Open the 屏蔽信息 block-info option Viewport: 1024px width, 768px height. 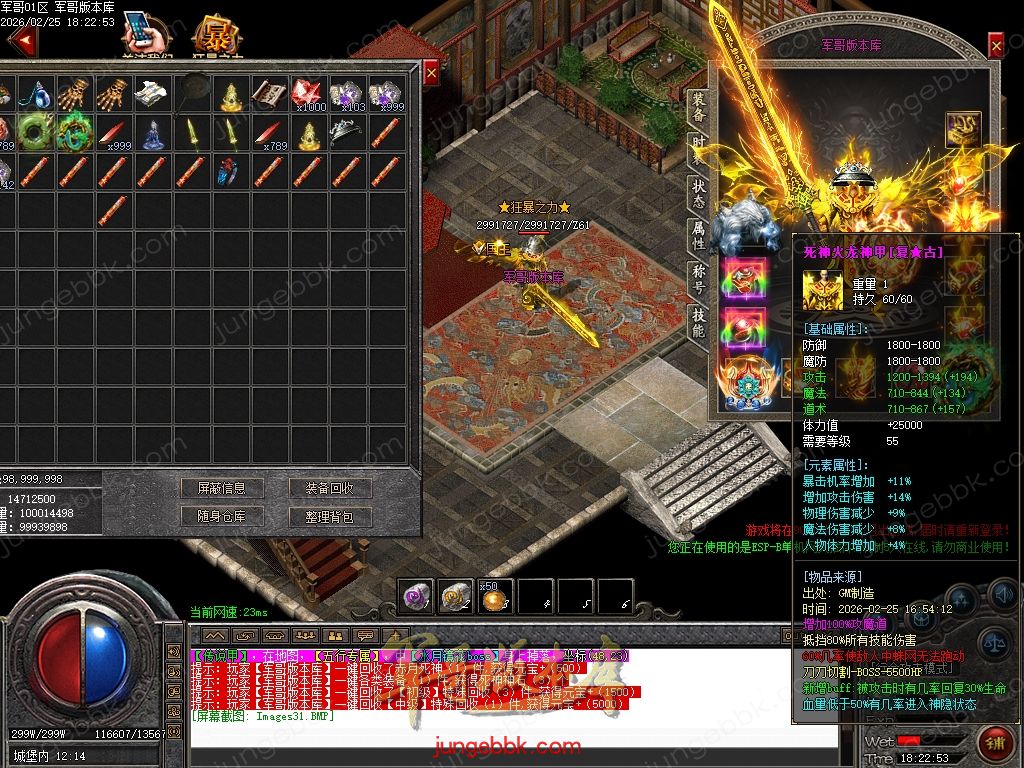click(x=221, y=488)
